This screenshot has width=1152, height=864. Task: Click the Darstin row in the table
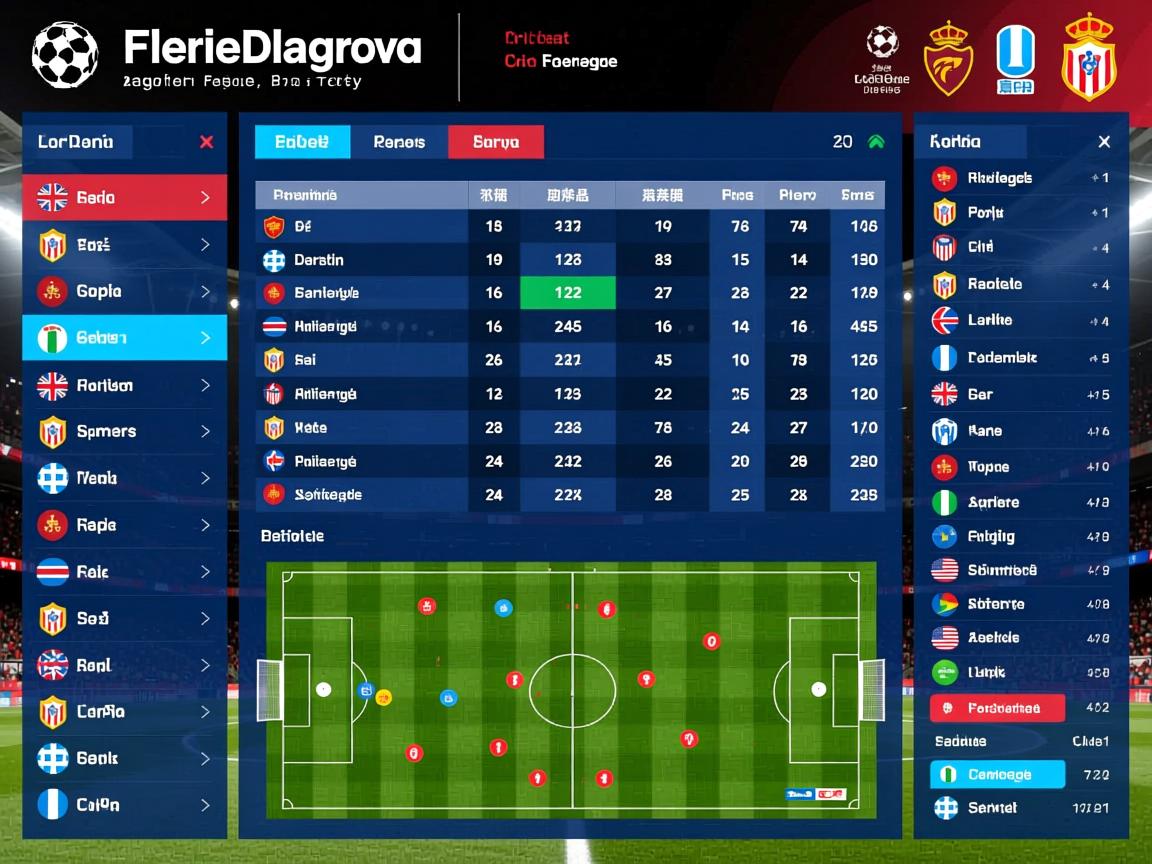pos(360,260)
